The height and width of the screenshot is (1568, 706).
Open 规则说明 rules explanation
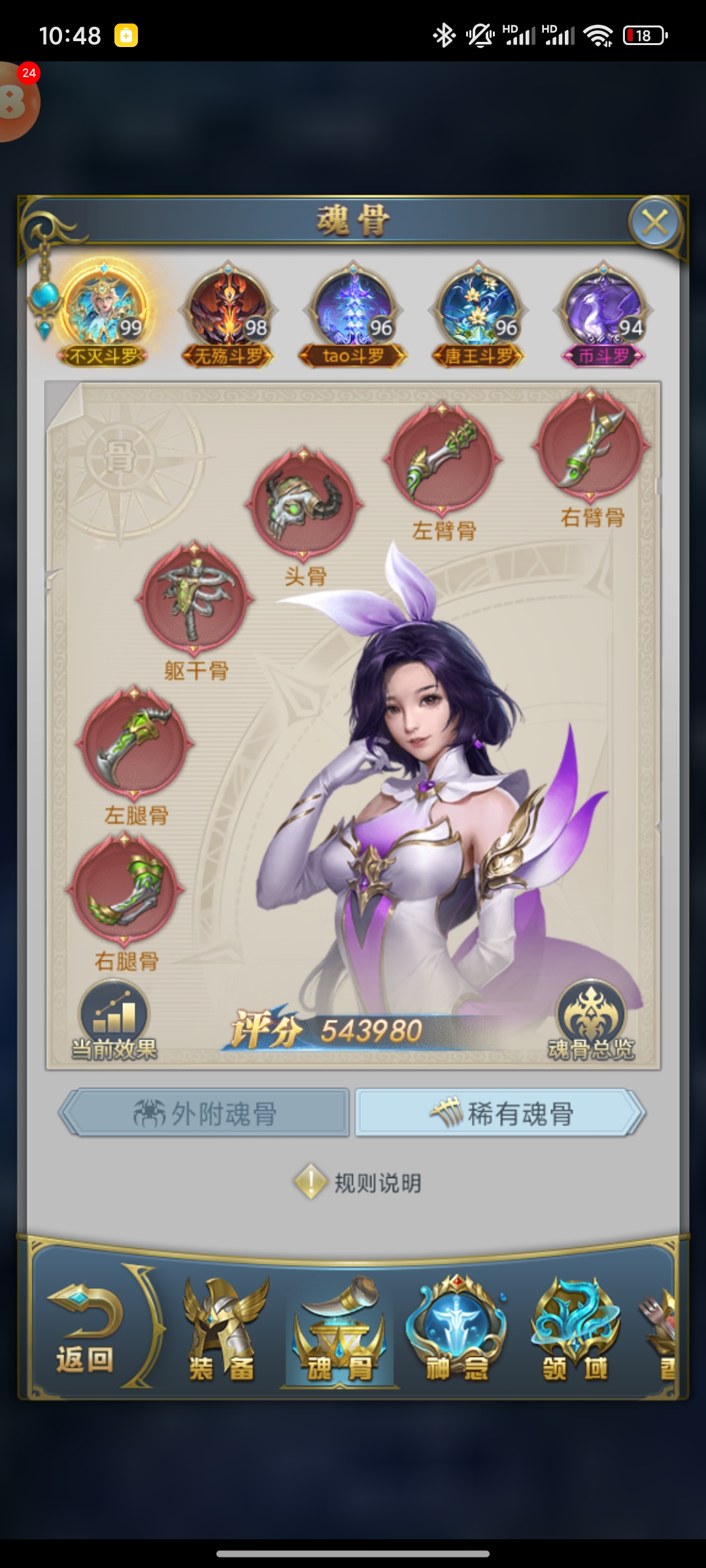(358, 1182)
